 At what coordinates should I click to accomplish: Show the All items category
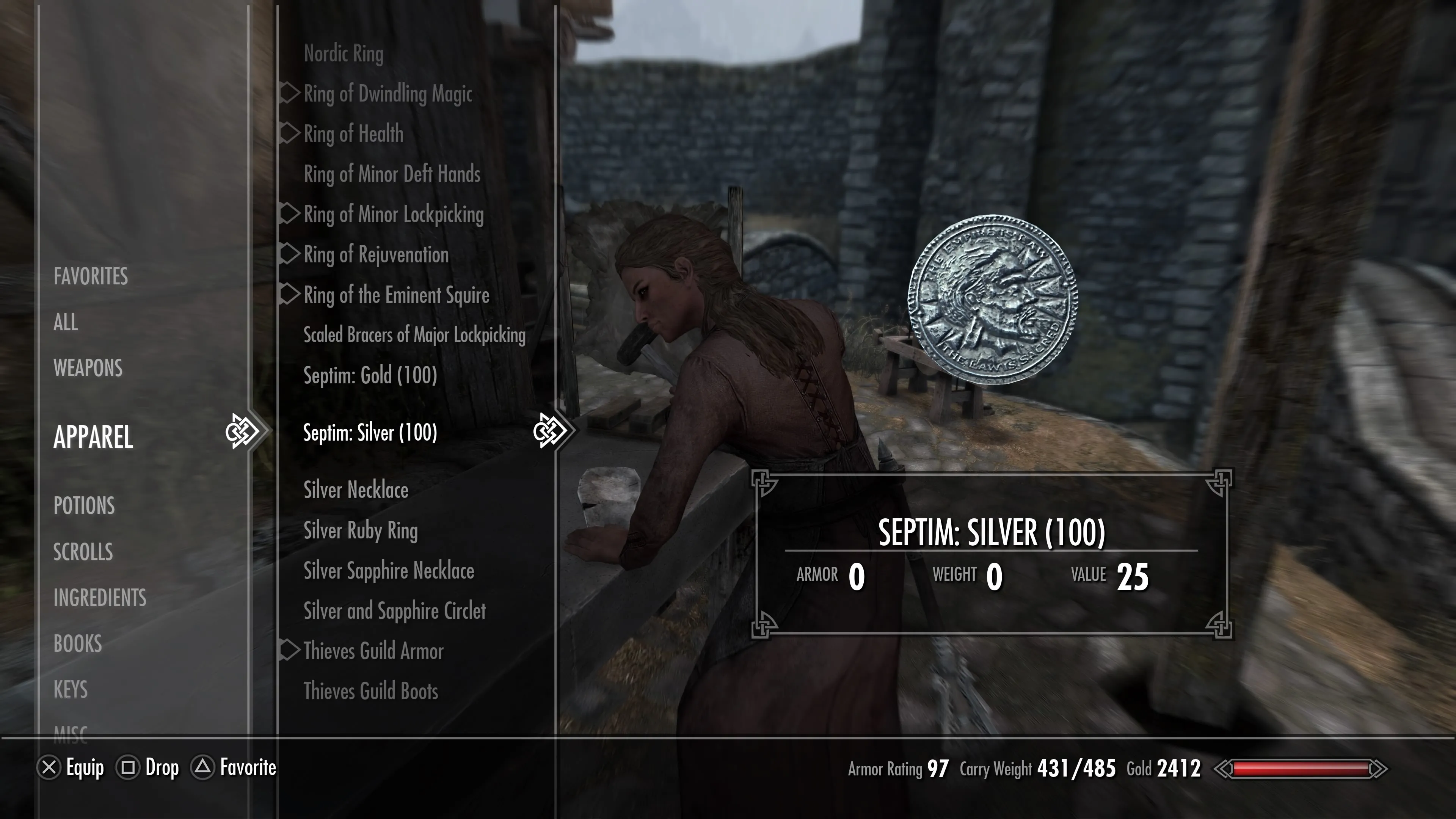point(66,322)
